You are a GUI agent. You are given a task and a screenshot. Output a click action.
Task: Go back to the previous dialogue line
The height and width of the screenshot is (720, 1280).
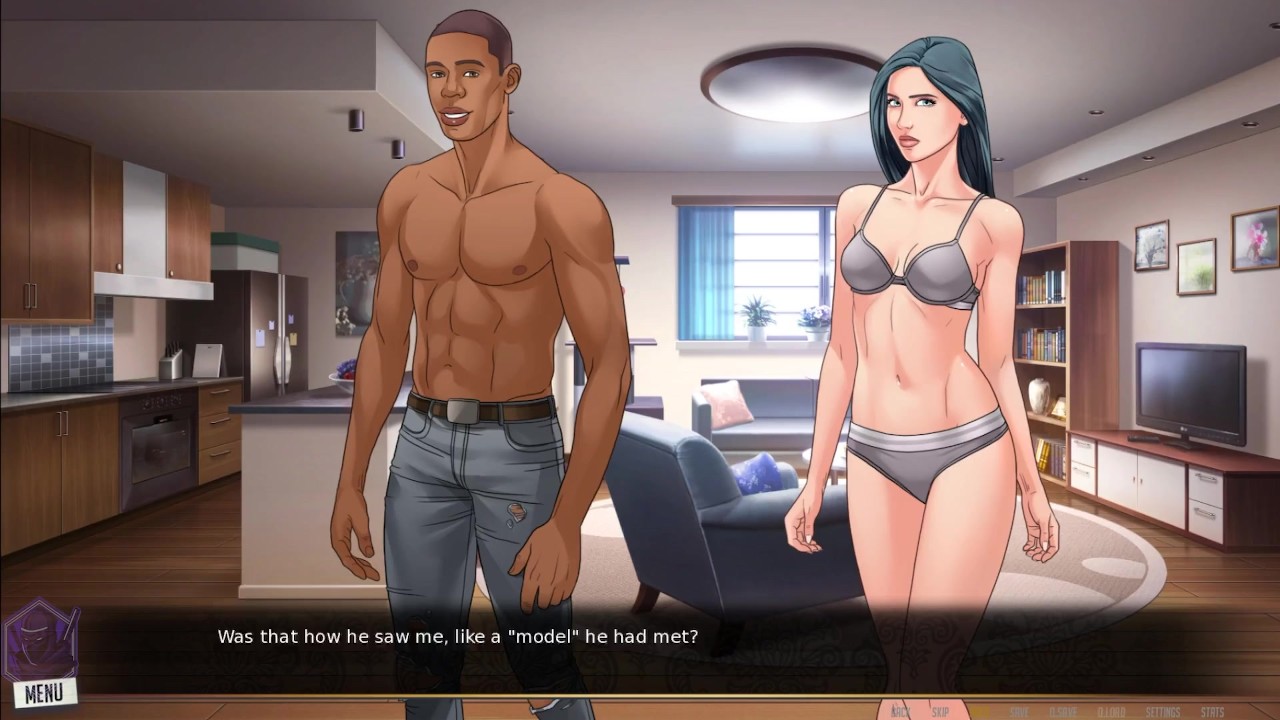tap(900, 712)
